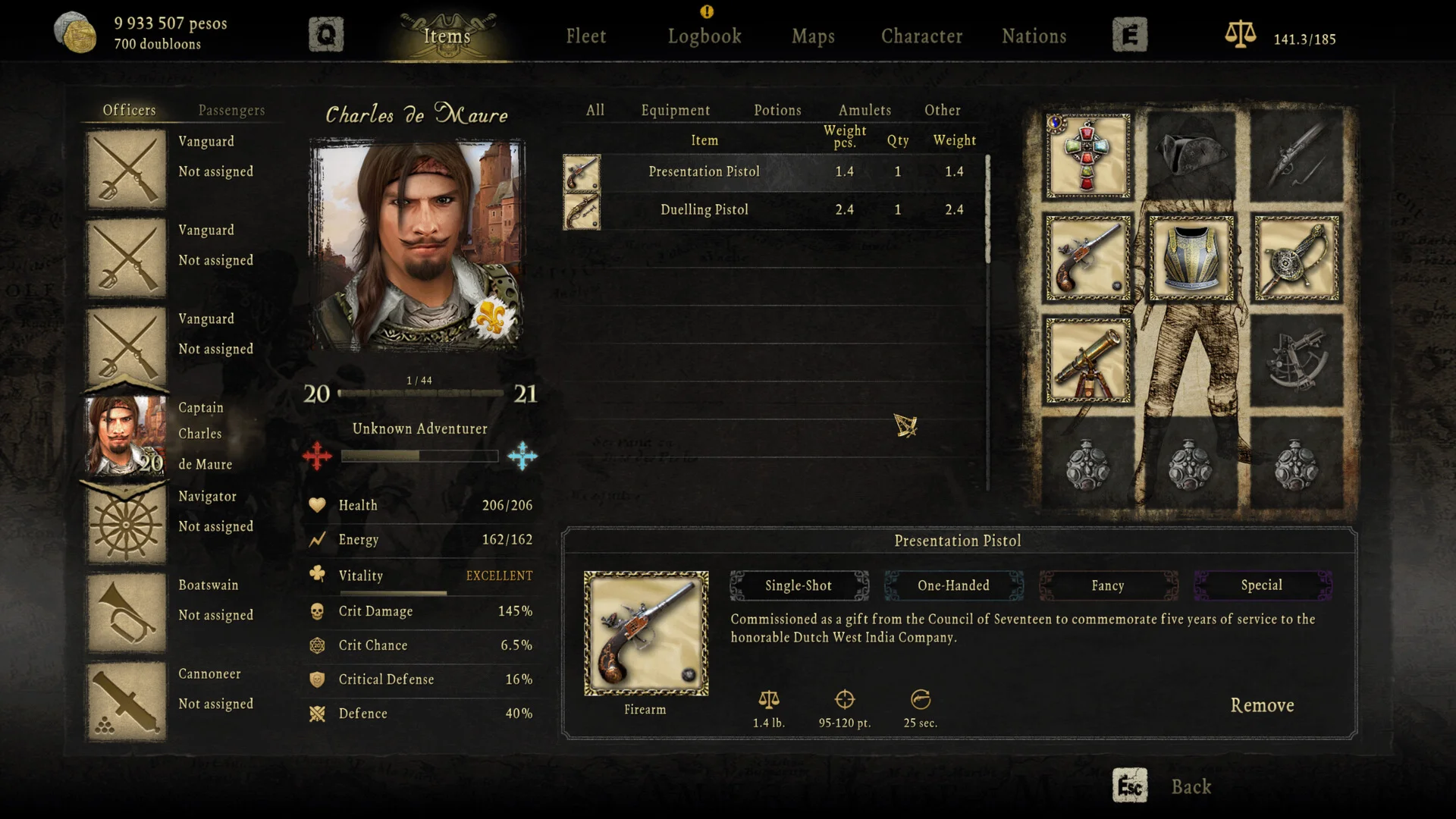
Task: Choose the spyglass equipment slot
Action: point(1087,361)
